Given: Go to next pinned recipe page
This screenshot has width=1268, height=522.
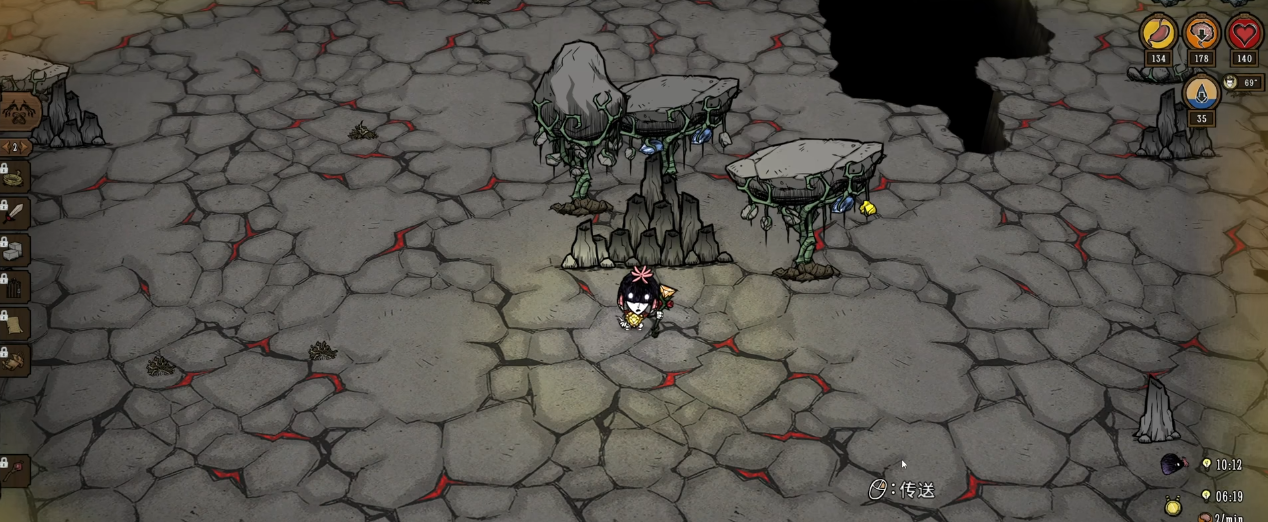Looking at the screenshot, I should (x=26, y=148).
